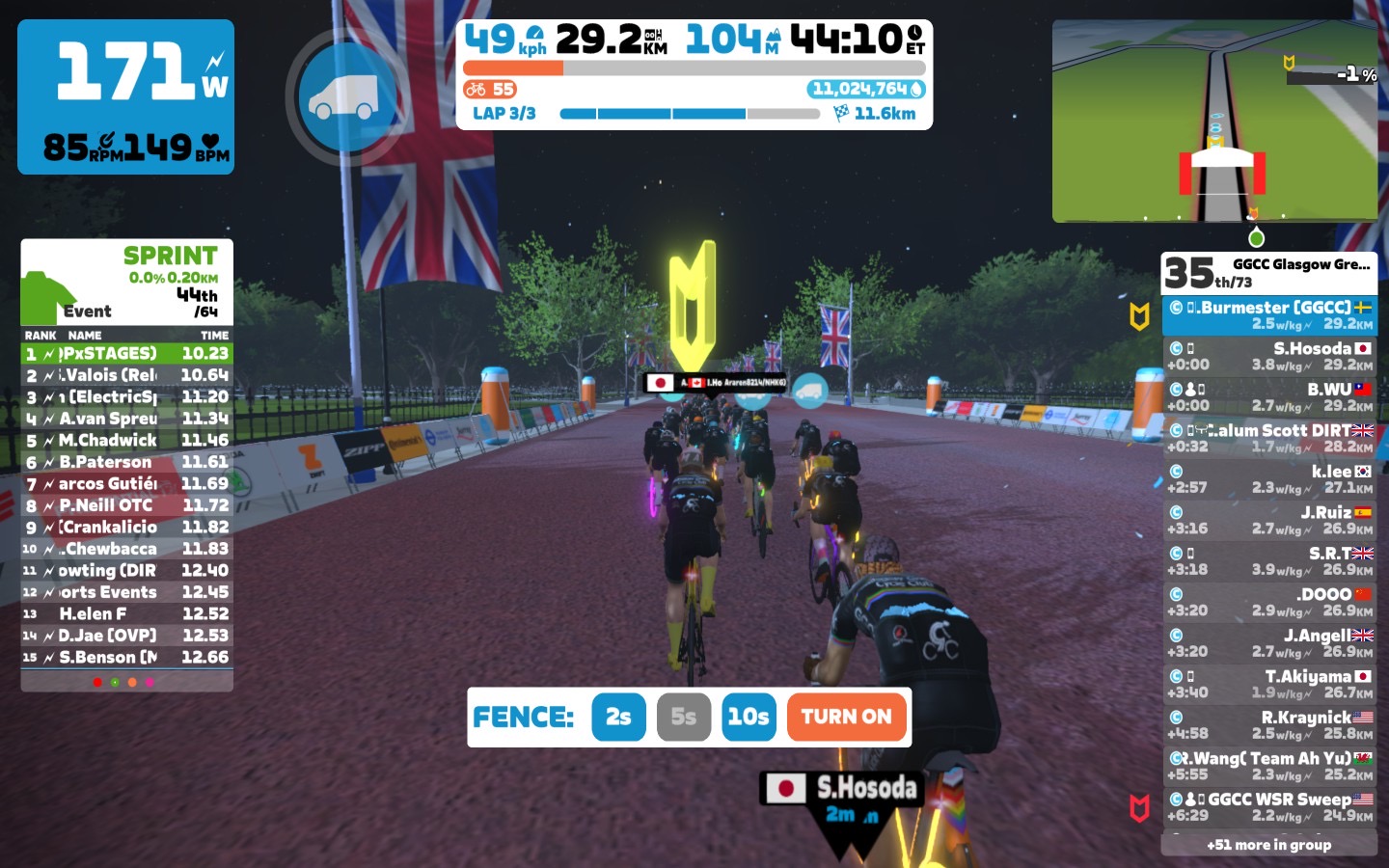The height and width of the screenshot is (868, 1389).
Task: Pick B.WU from the riders list
Action: click(x=1268, y=396)
